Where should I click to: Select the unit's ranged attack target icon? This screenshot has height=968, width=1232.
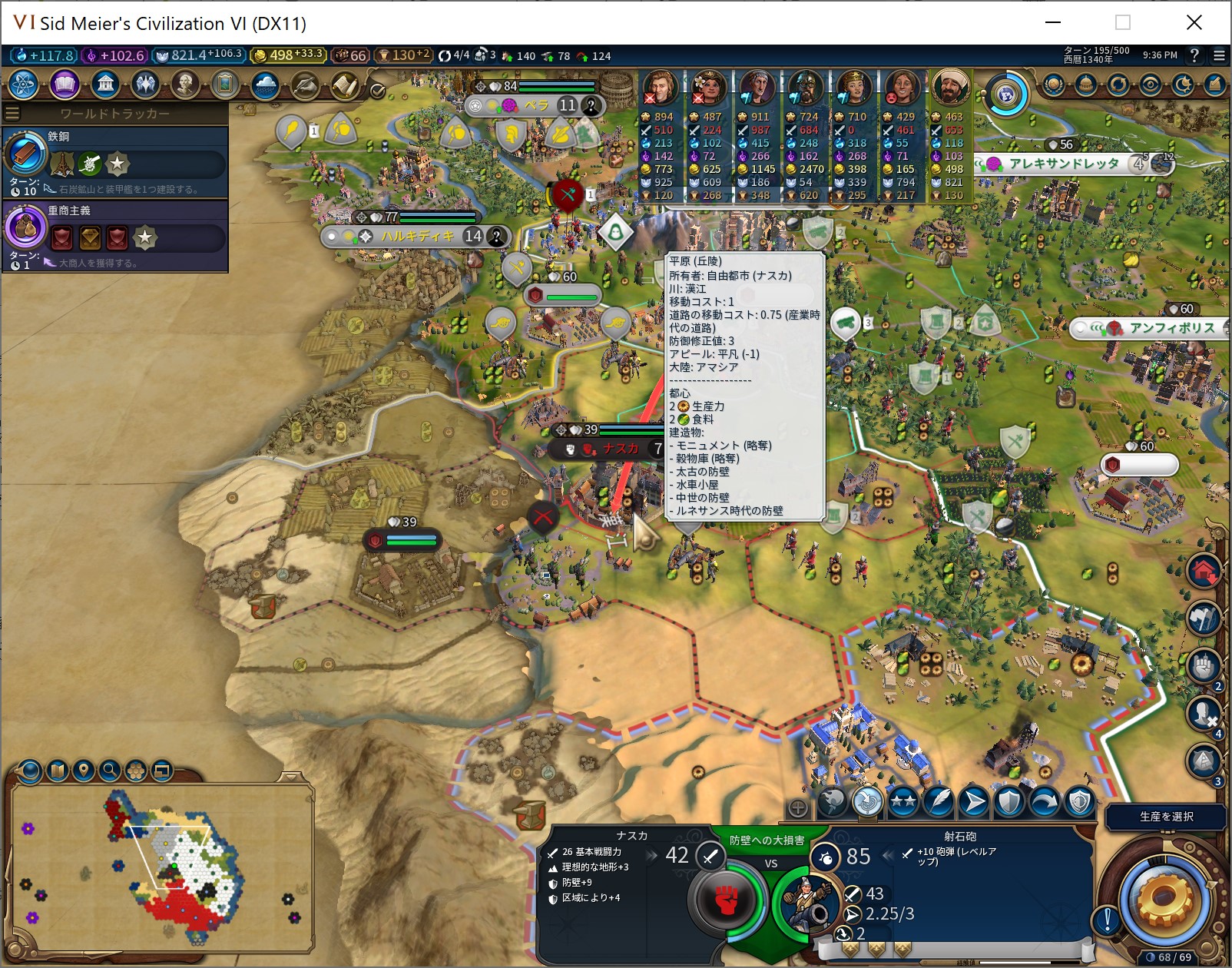click(868, 803)
